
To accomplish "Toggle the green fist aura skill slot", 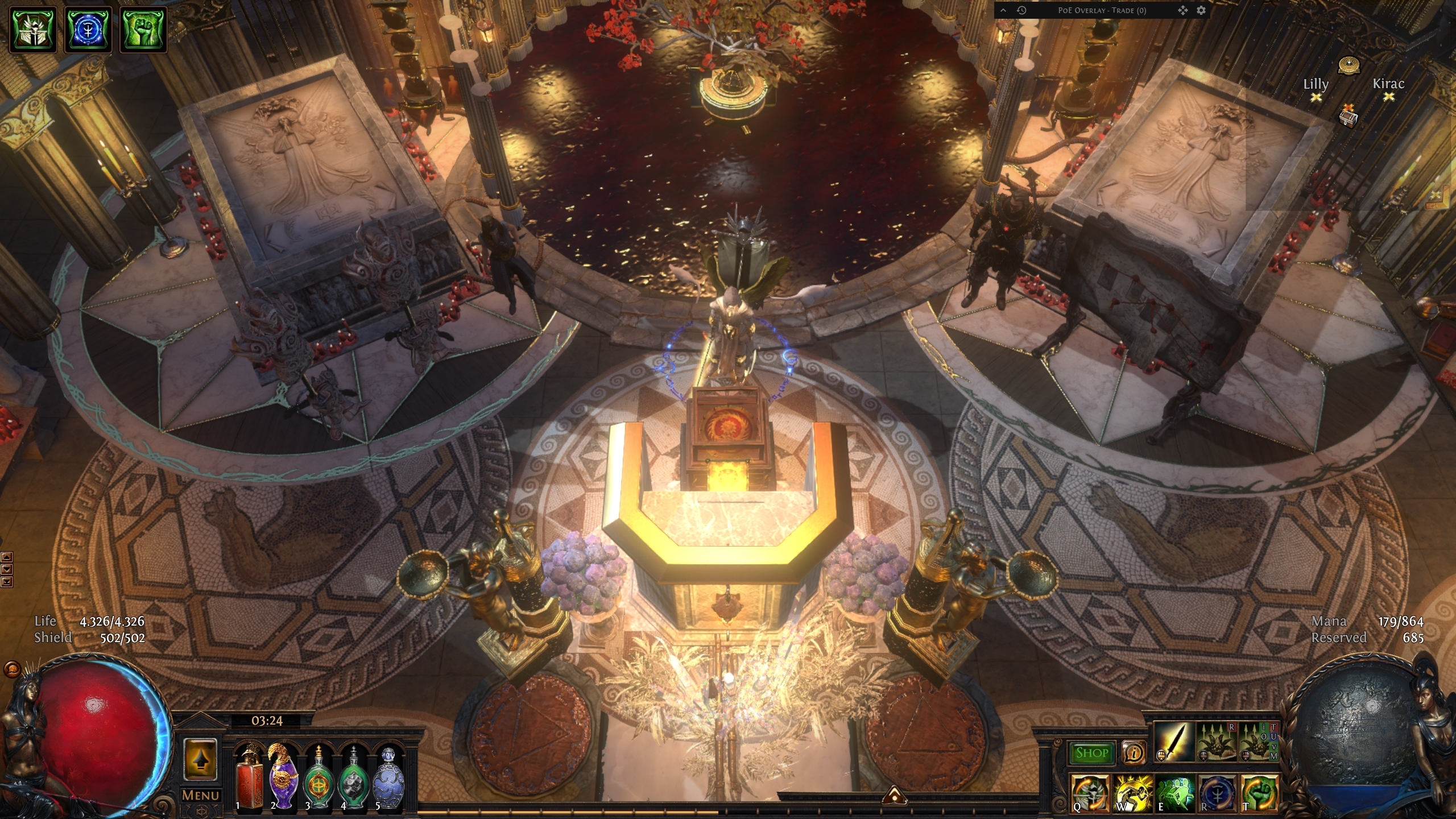I will pyautogui.click(x=1260, y=793).
